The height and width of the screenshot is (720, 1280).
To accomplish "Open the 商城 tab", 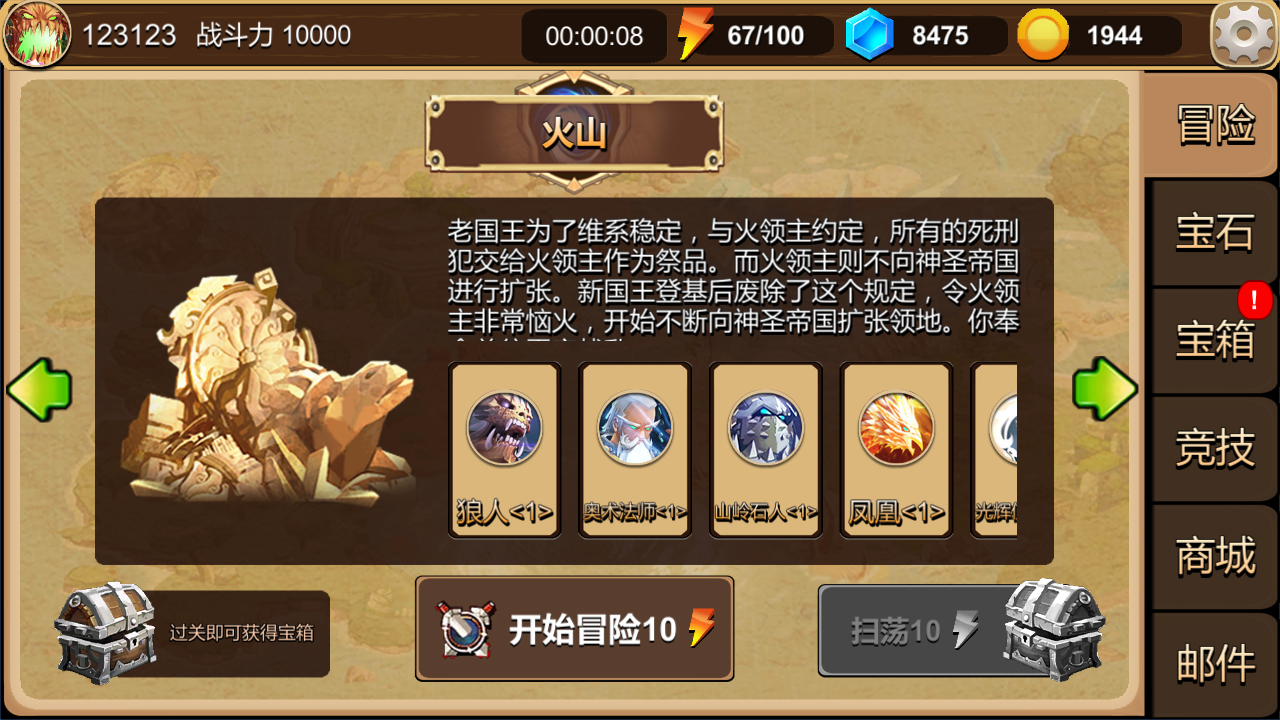I will 1213,557.
